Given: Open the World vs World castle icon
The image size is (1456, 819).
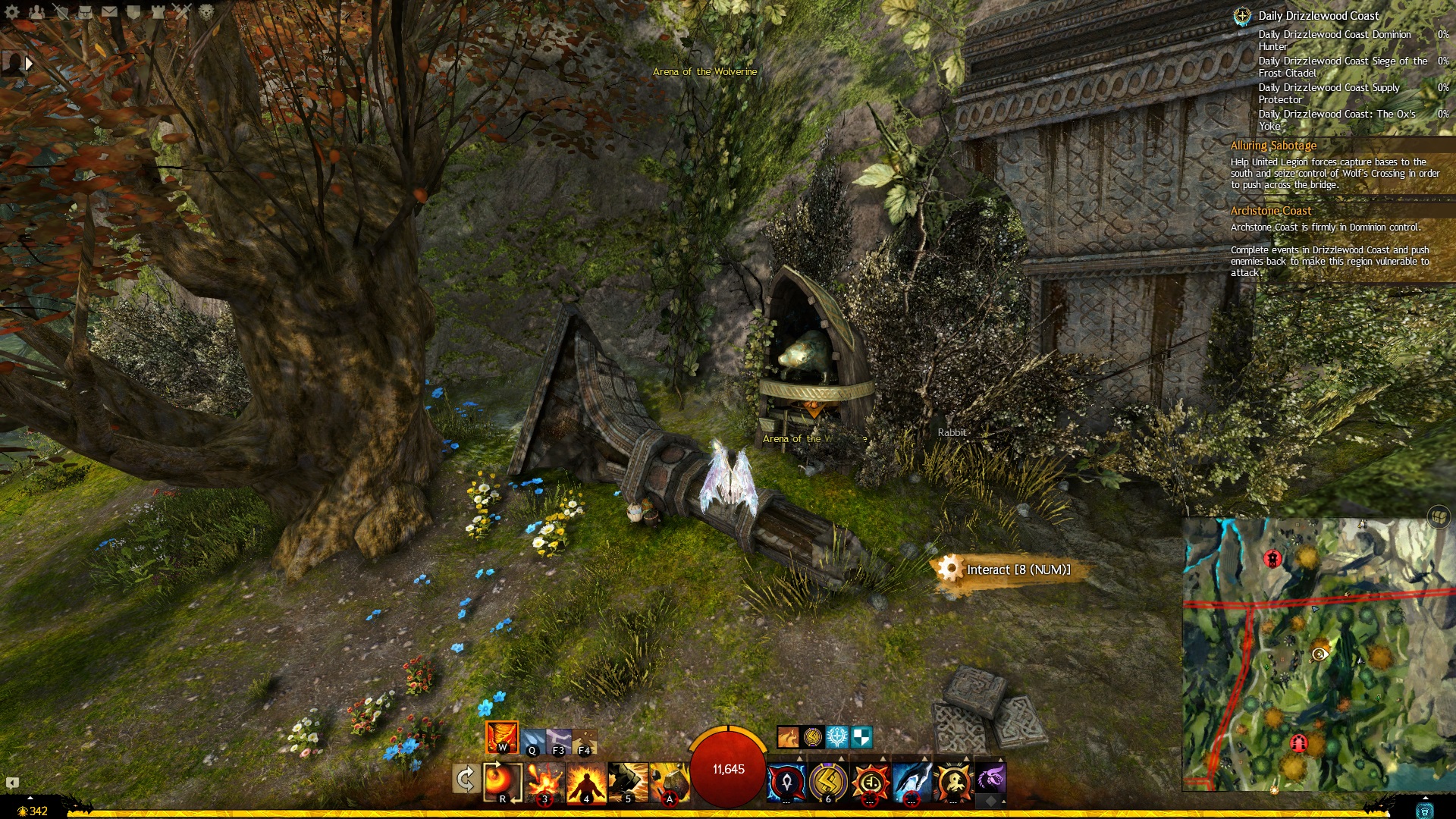Looking at the screenshot, I should [158, 11].
